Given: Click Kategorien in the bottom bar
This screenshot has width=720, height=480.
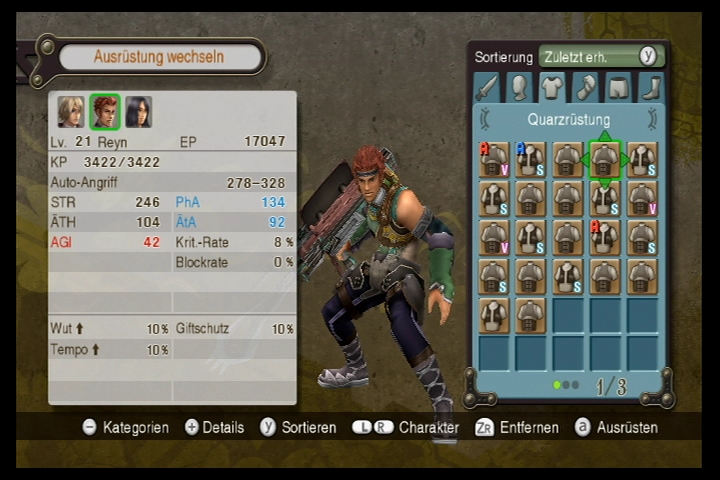Looking at the screenshot, I should click(125, 427).
